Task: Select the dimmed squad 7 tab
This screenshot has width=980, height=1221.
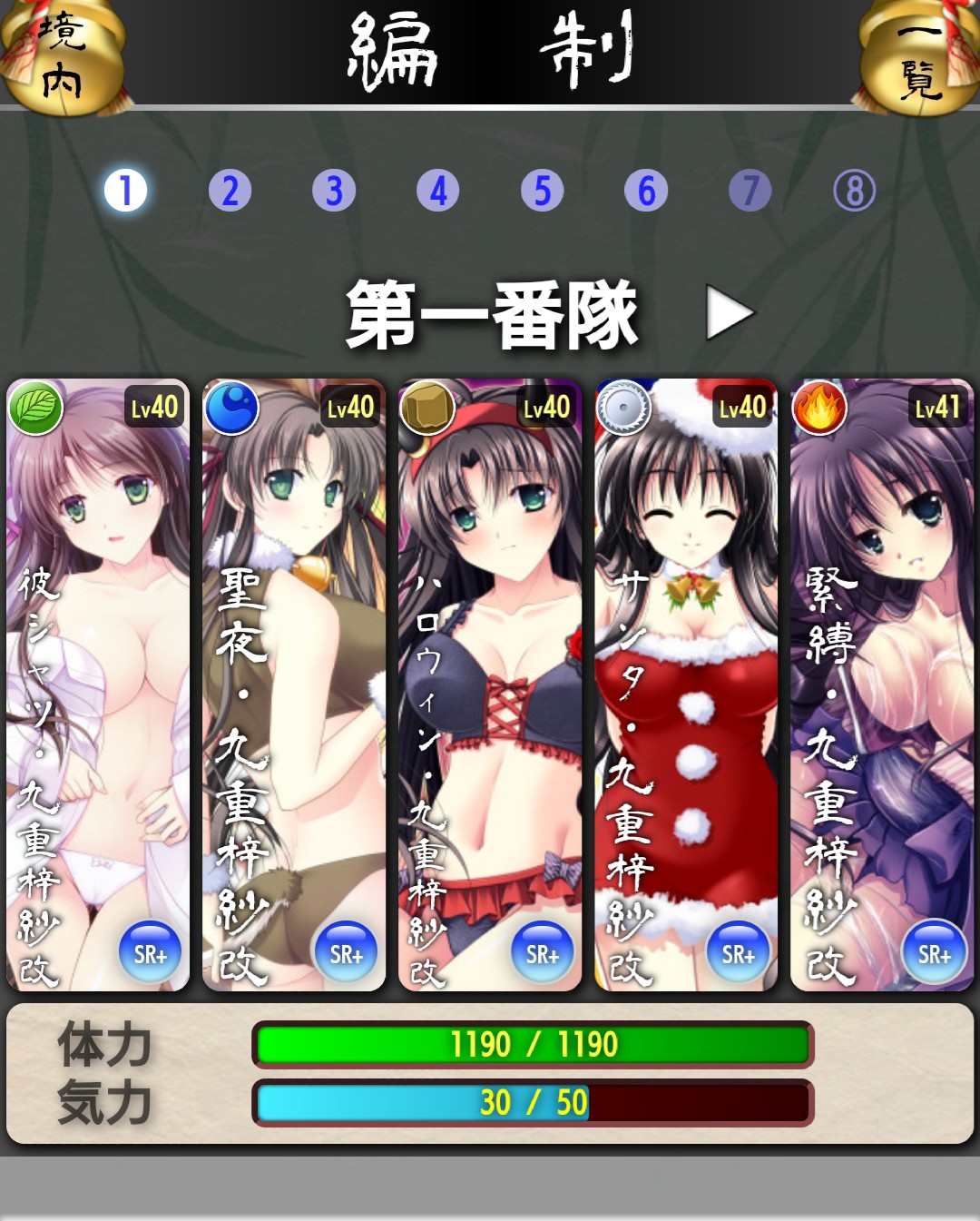Action: pos(750,191)
